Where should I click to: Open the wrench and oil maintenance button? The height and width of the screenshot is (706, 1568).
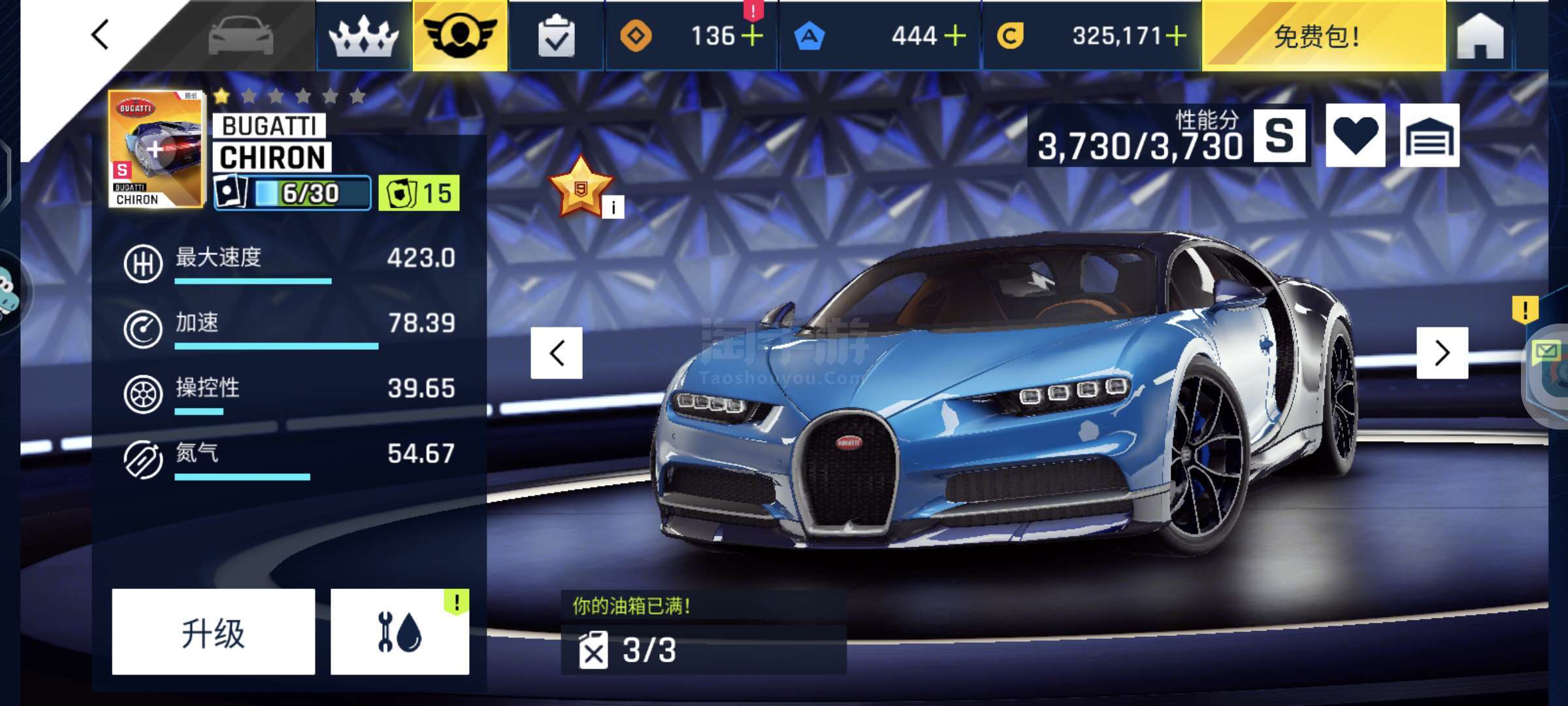(400, 632)
